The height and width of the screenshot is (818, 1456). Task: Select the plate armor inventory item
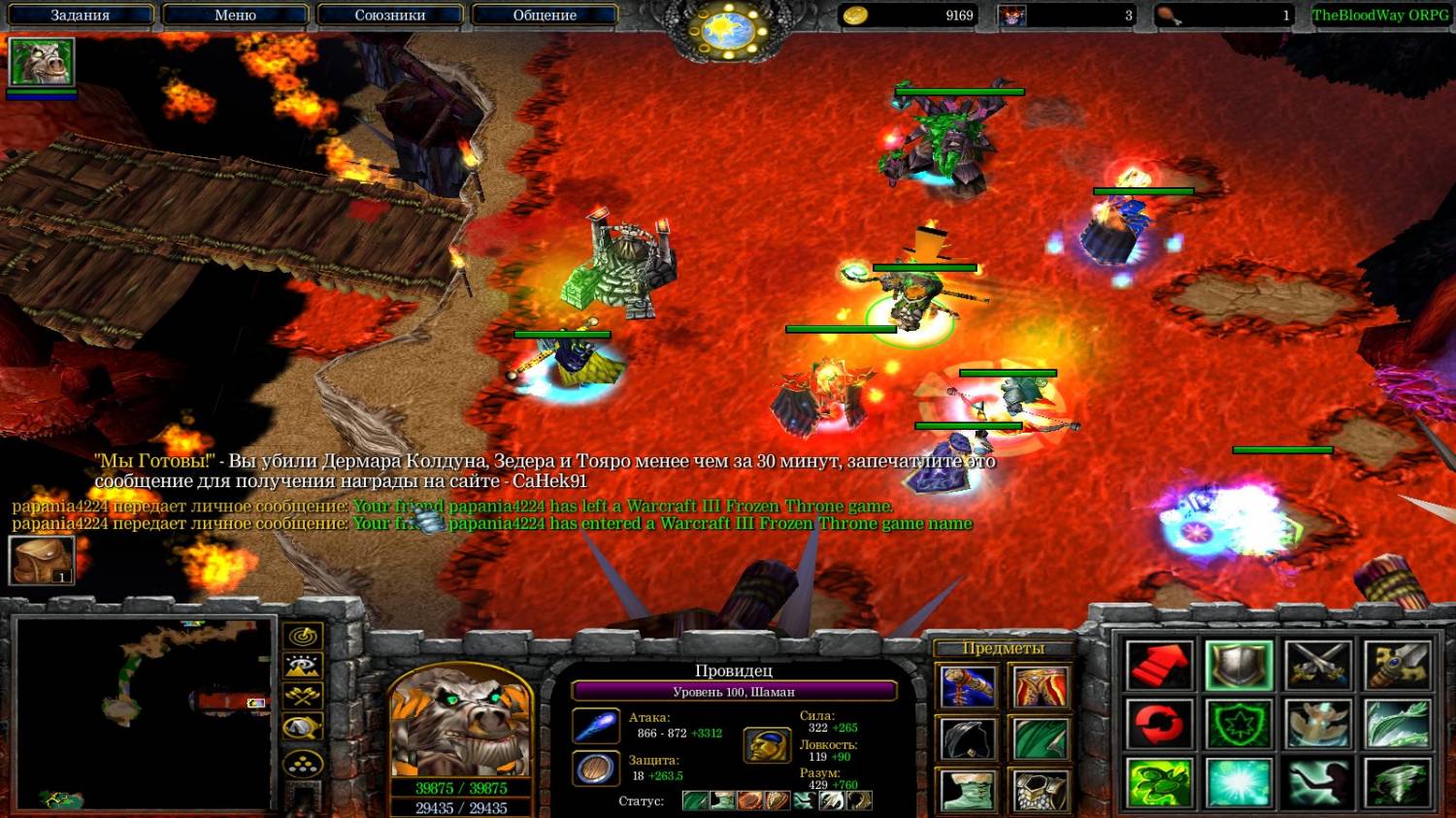(1040, 790)
